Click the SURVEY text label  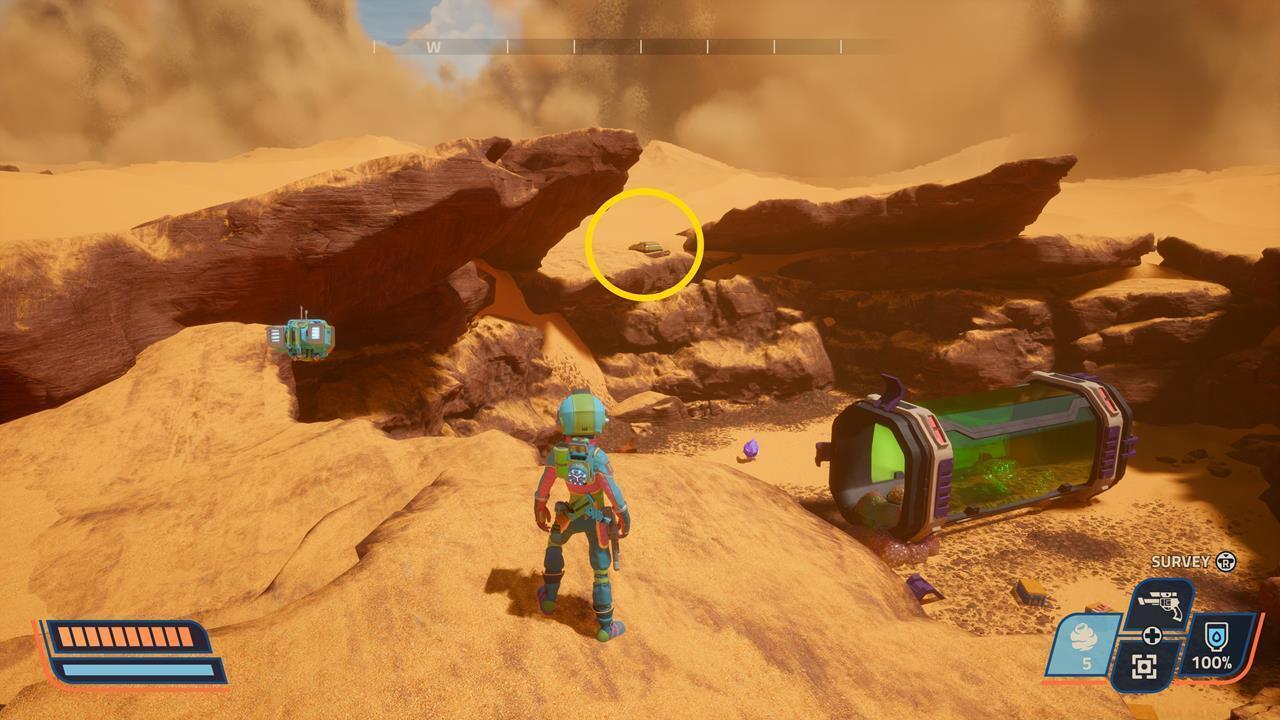point(1181,562)
